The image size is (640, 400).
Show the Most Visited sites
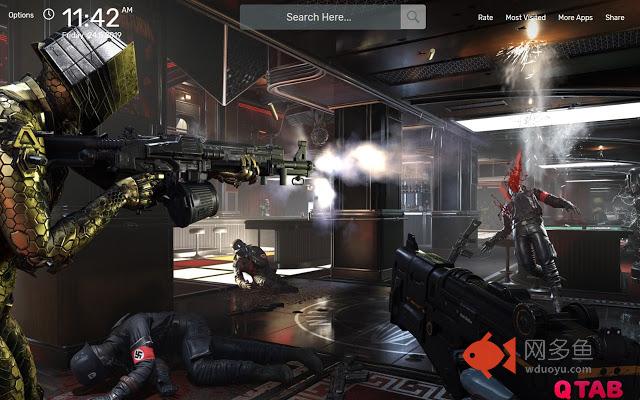point(525,17)
